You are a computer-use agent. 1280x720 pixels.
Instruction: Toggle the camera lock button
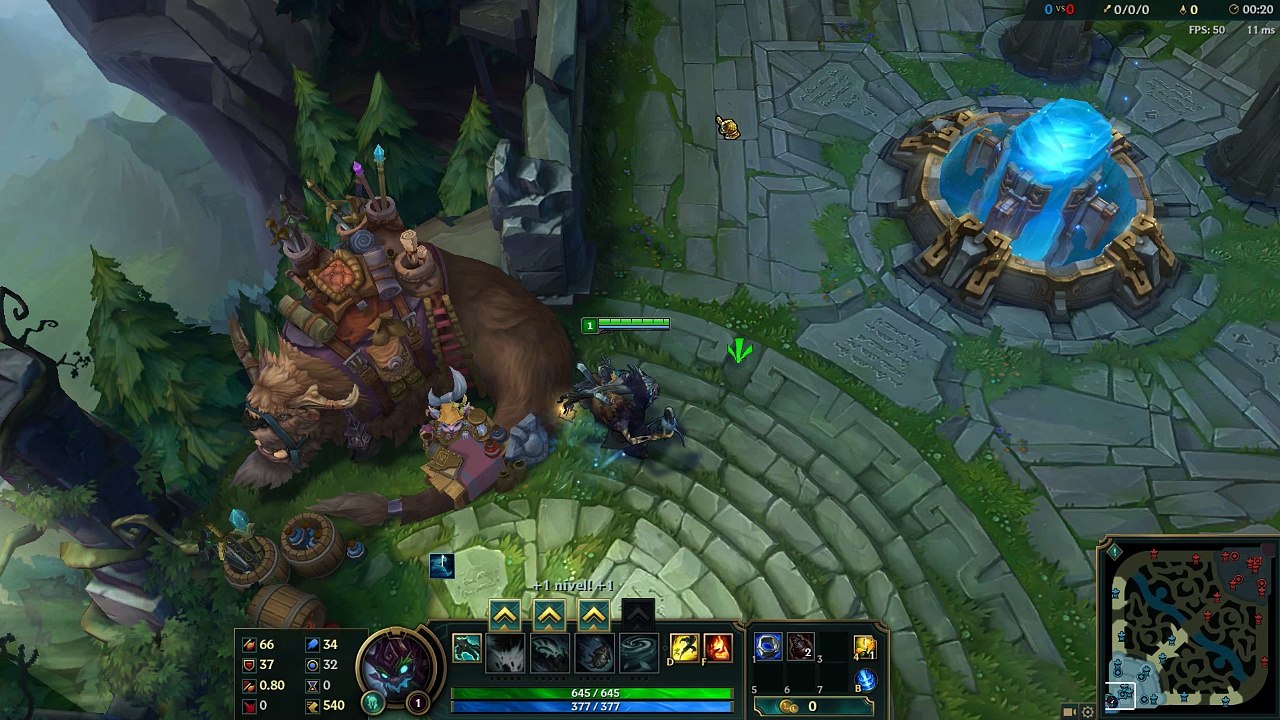point(1069,712)
